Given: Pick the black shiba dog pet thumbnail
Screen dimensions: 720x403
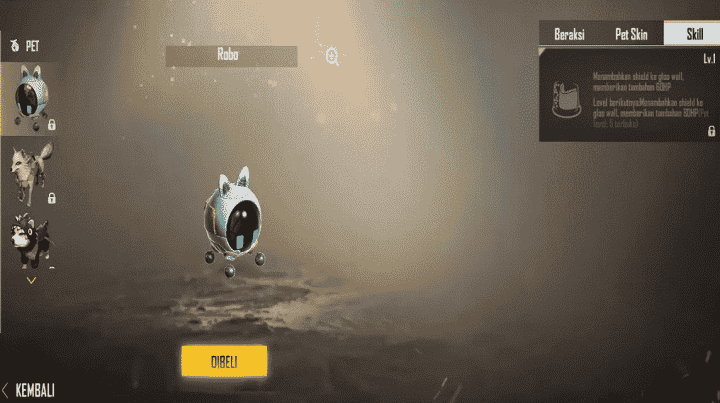Looking at the screenshot, I should click(30, 239).
